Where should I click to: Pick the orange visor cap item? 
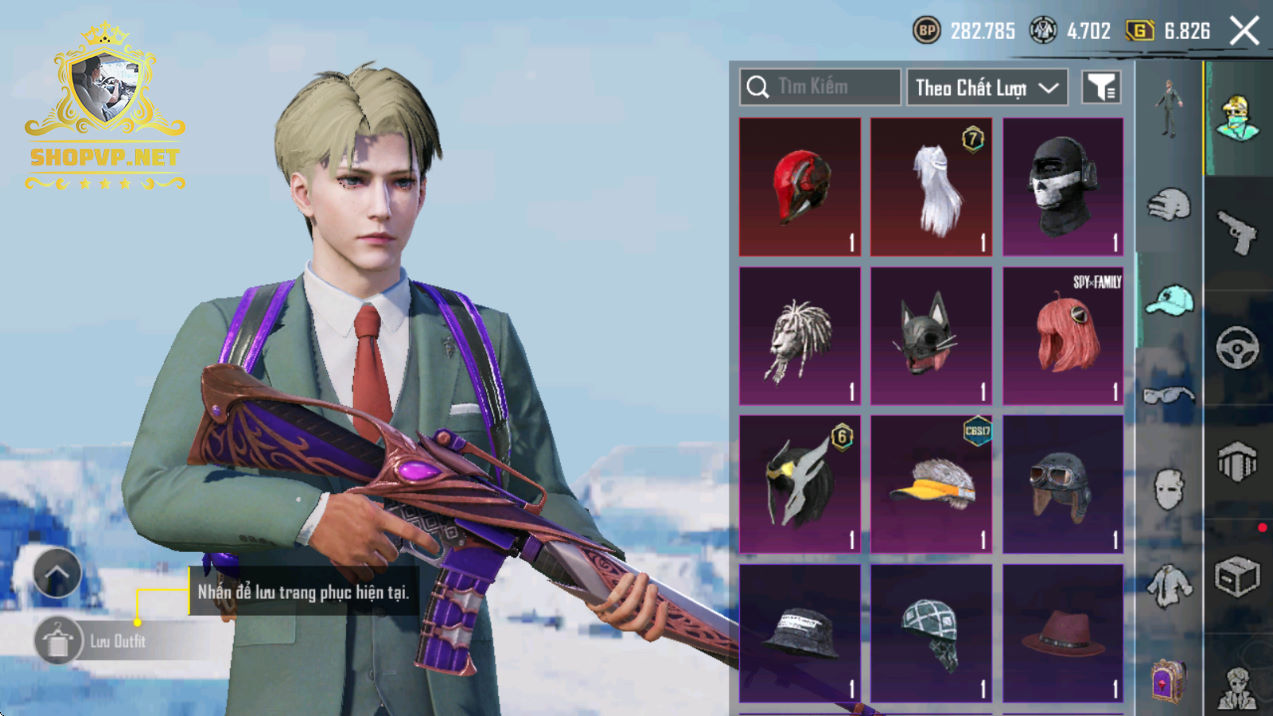[931, 485]
